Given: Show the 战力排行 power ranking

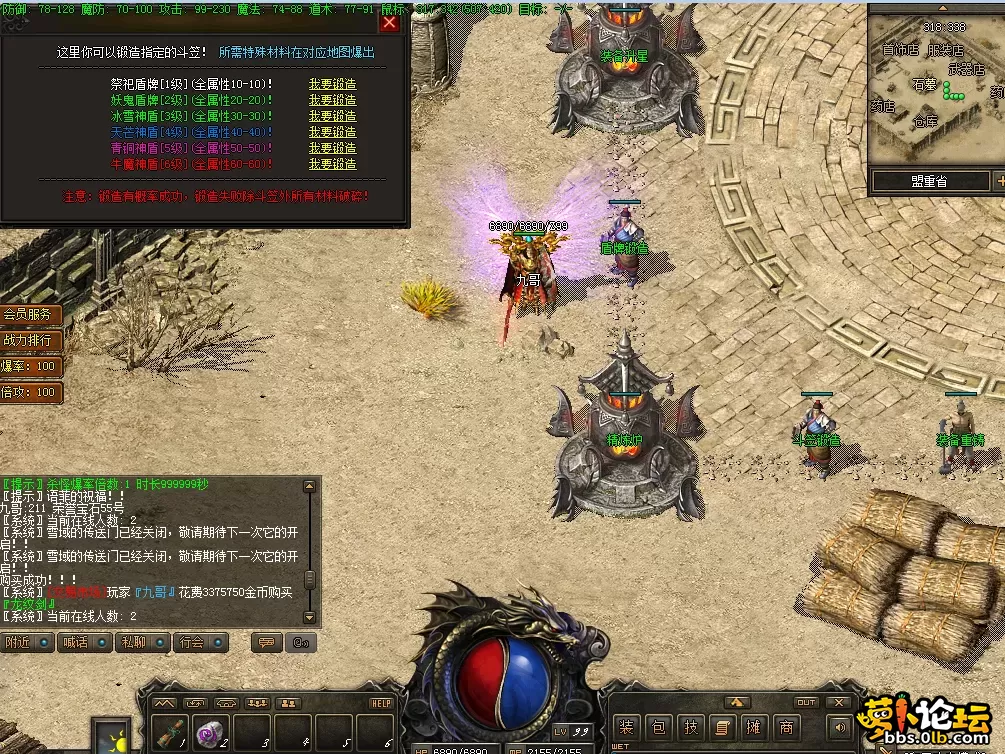Looking at the screenshot, I should [30, 340].
